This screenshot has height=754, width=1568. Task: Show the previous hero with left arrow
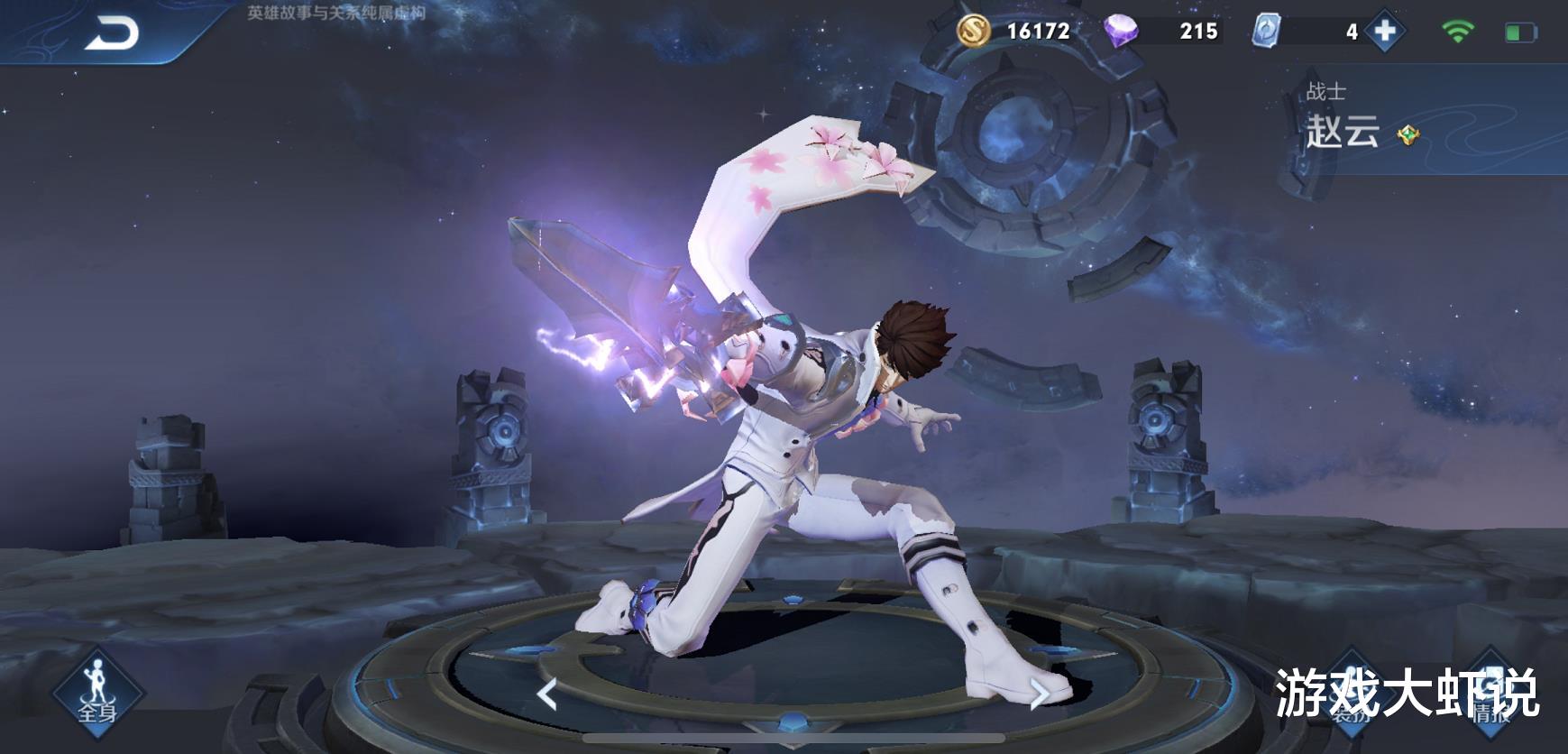tap(546, 694)
